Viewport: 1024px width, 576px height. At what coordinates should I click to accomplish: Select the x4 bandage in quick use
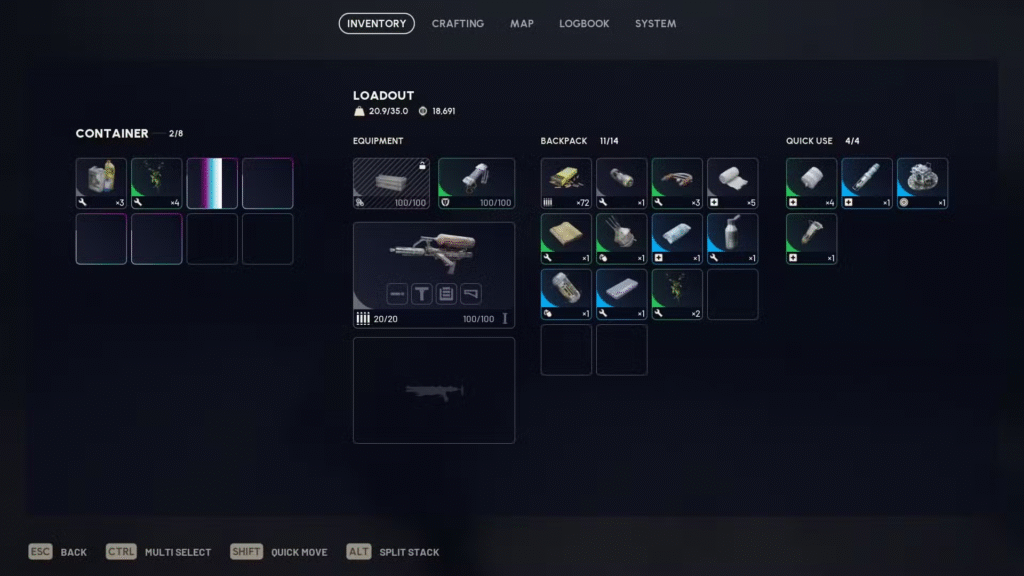(811, 183)
